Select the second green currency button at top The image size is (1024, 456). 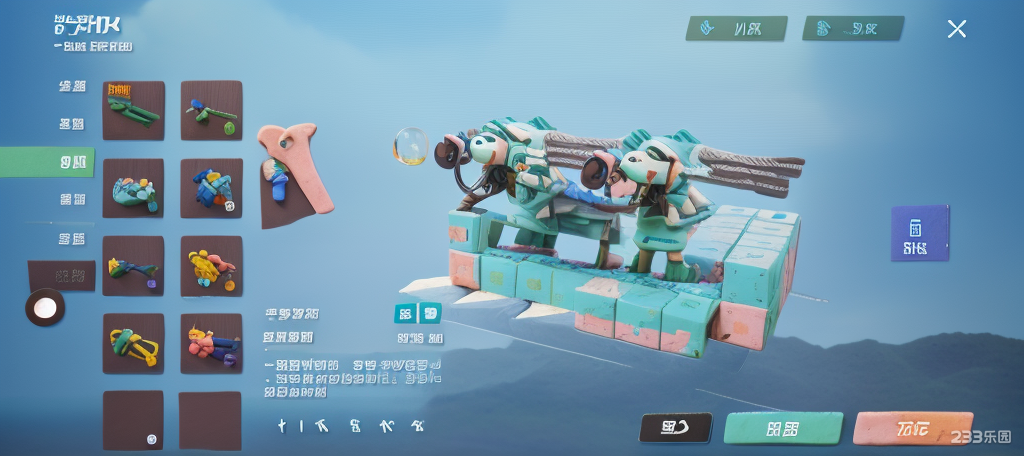coord(853,28)
